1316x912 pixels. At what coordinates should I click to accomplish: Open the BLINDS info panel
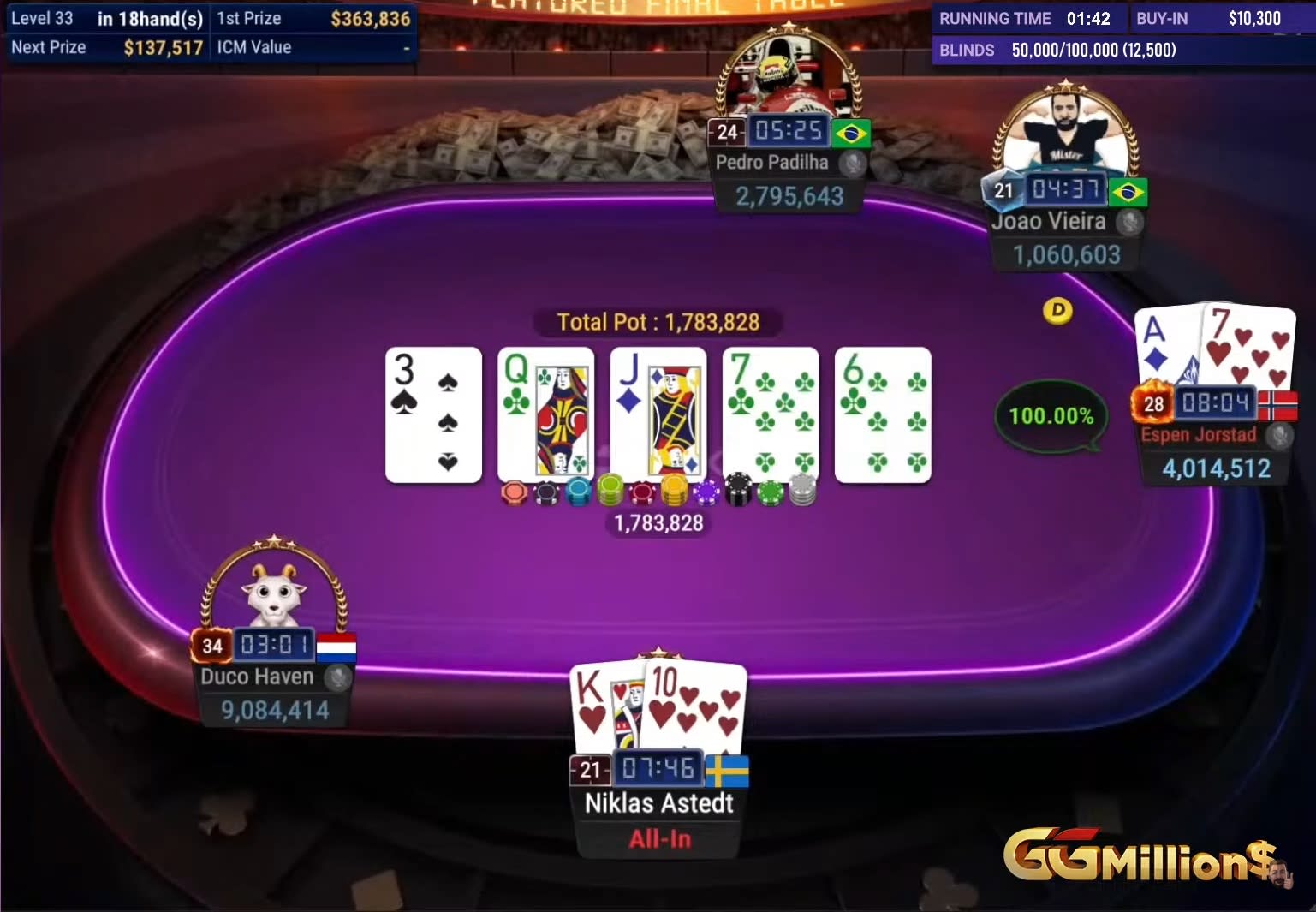[x=1062, y=51]
